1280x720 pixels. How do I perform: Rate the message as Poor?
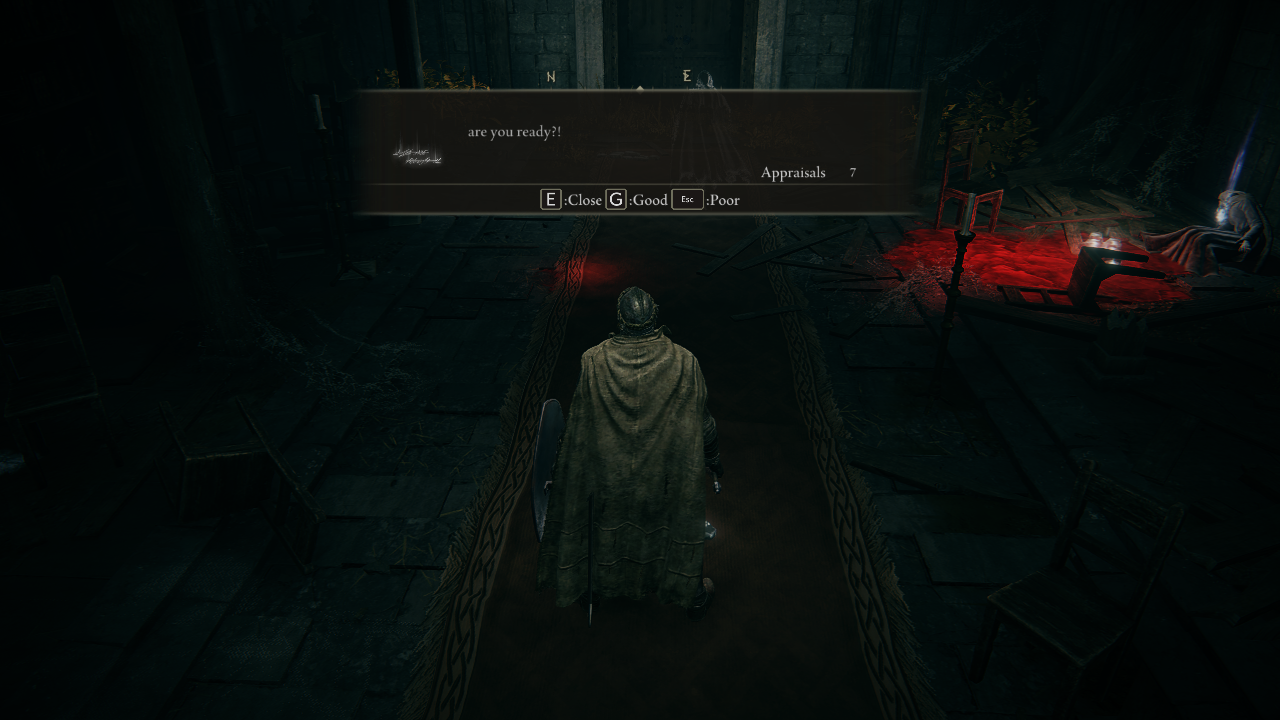point(706,200)
